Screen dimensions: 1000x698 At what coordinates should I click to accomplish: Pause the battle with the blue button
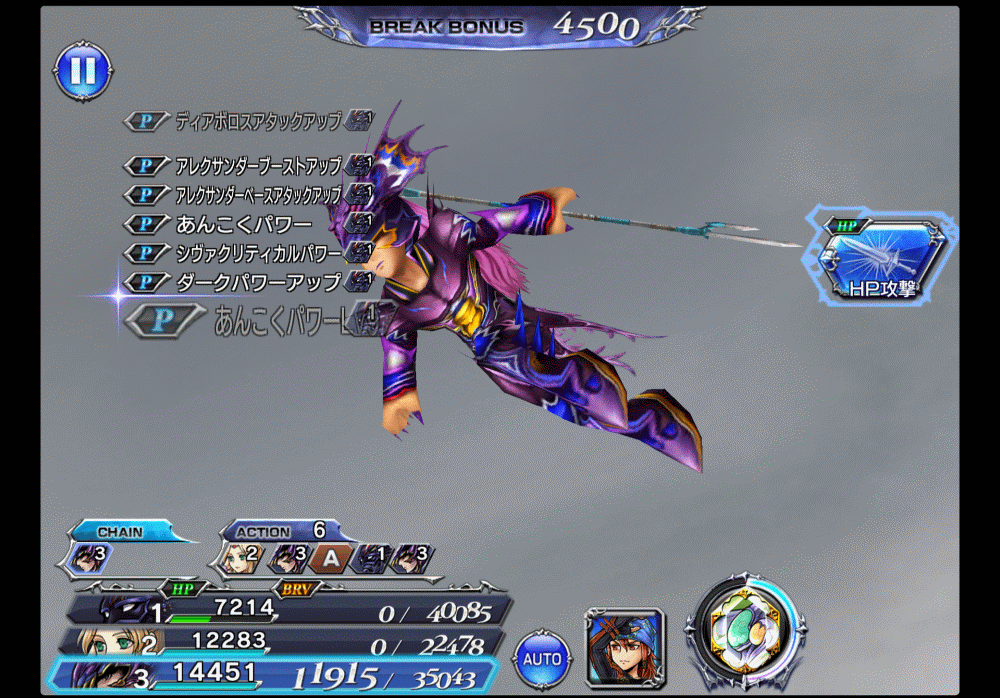tap(82, 70)
